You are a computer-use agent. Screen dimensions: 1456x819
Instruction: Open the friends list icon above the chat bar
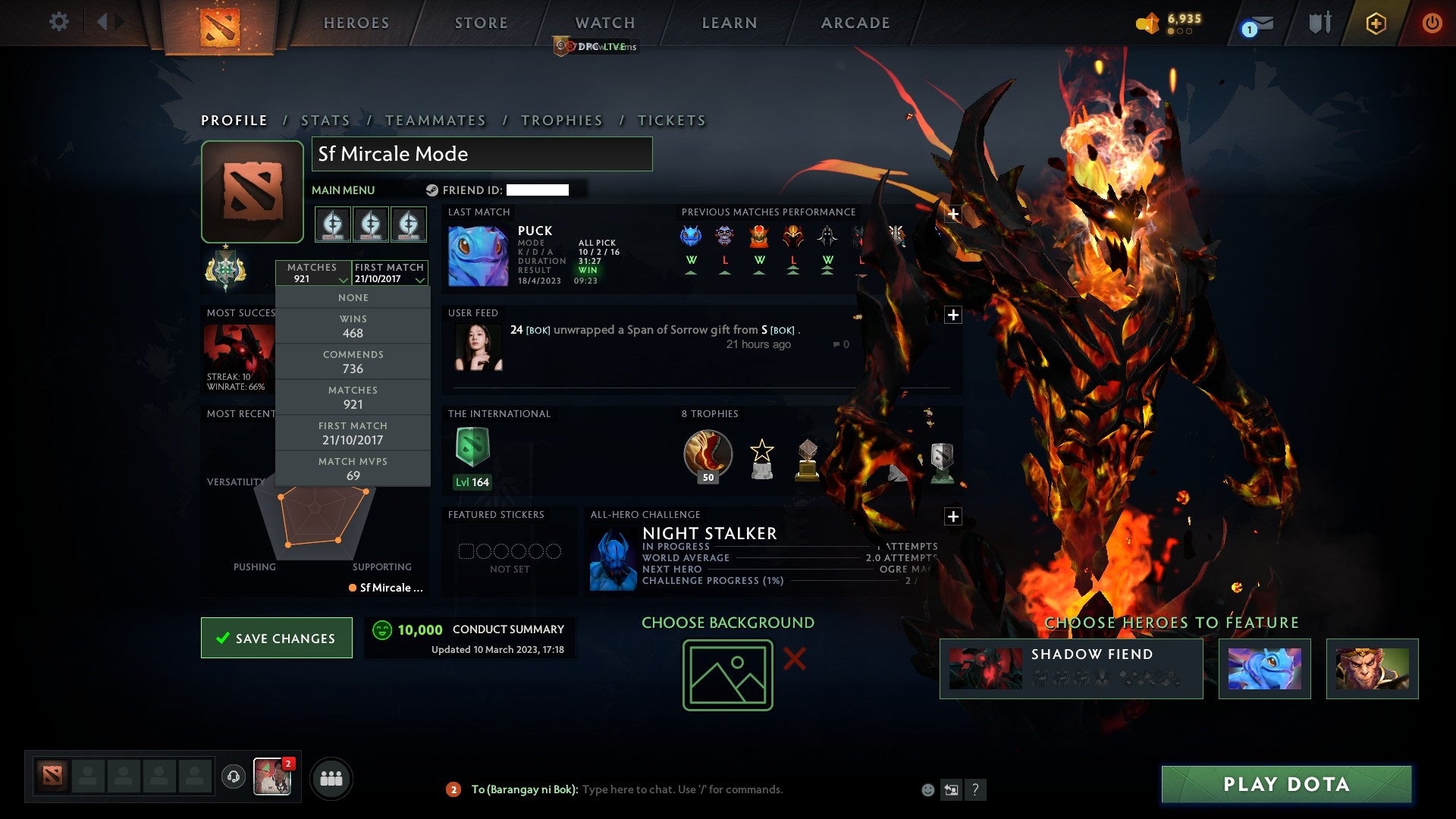click(x=331, y=777)
